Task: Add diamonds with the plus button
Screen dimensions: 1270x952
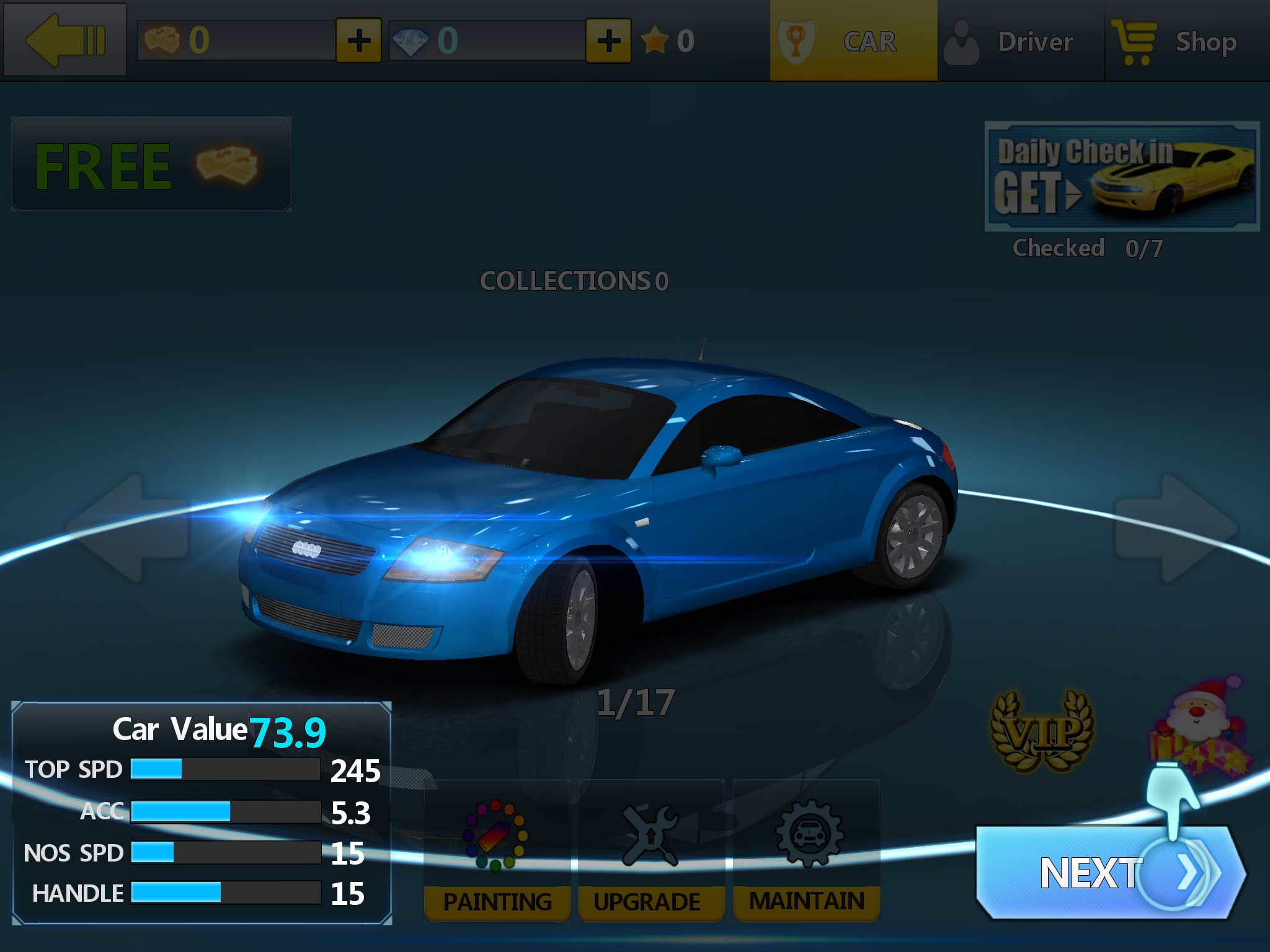Action: click(608, 41)
